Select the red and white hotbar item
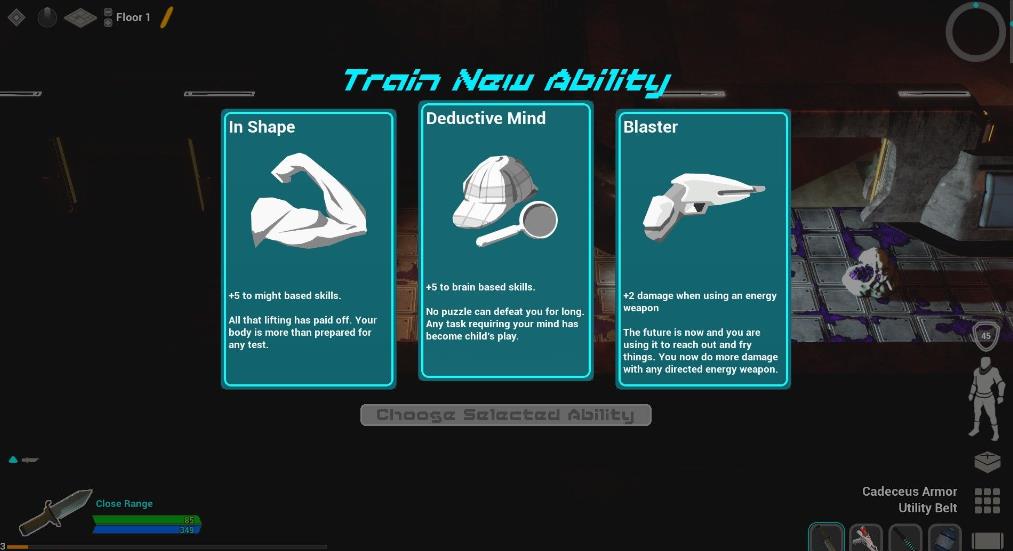The height and width of the screenshot is (551, 1013). click(866, 538)
